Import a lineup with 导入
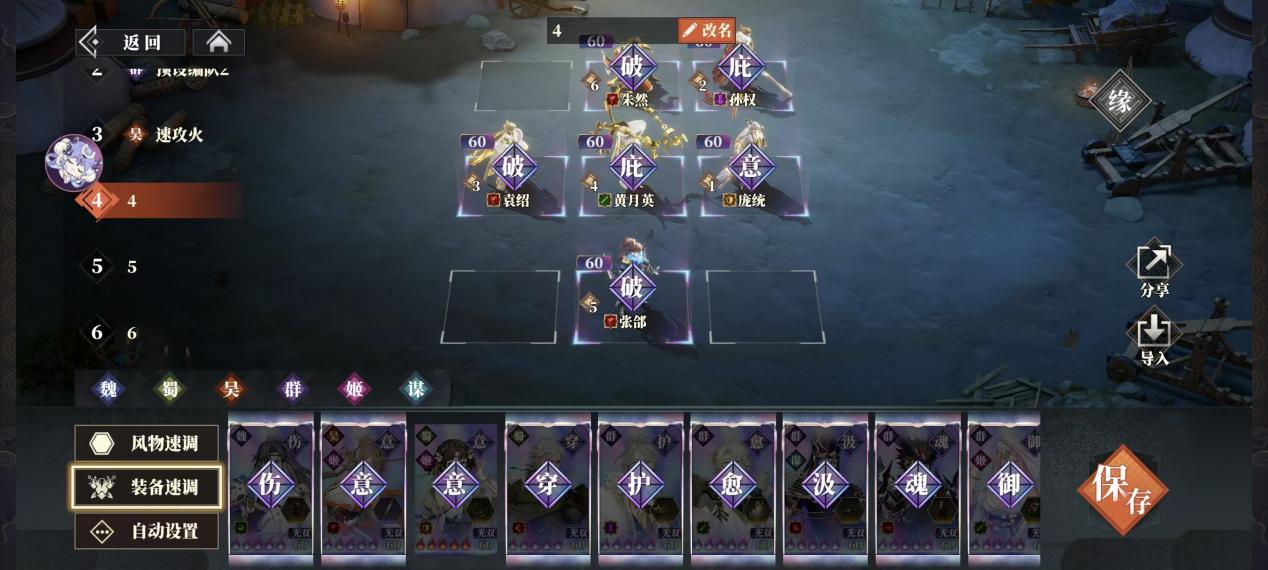 (x=1154, y=338)
